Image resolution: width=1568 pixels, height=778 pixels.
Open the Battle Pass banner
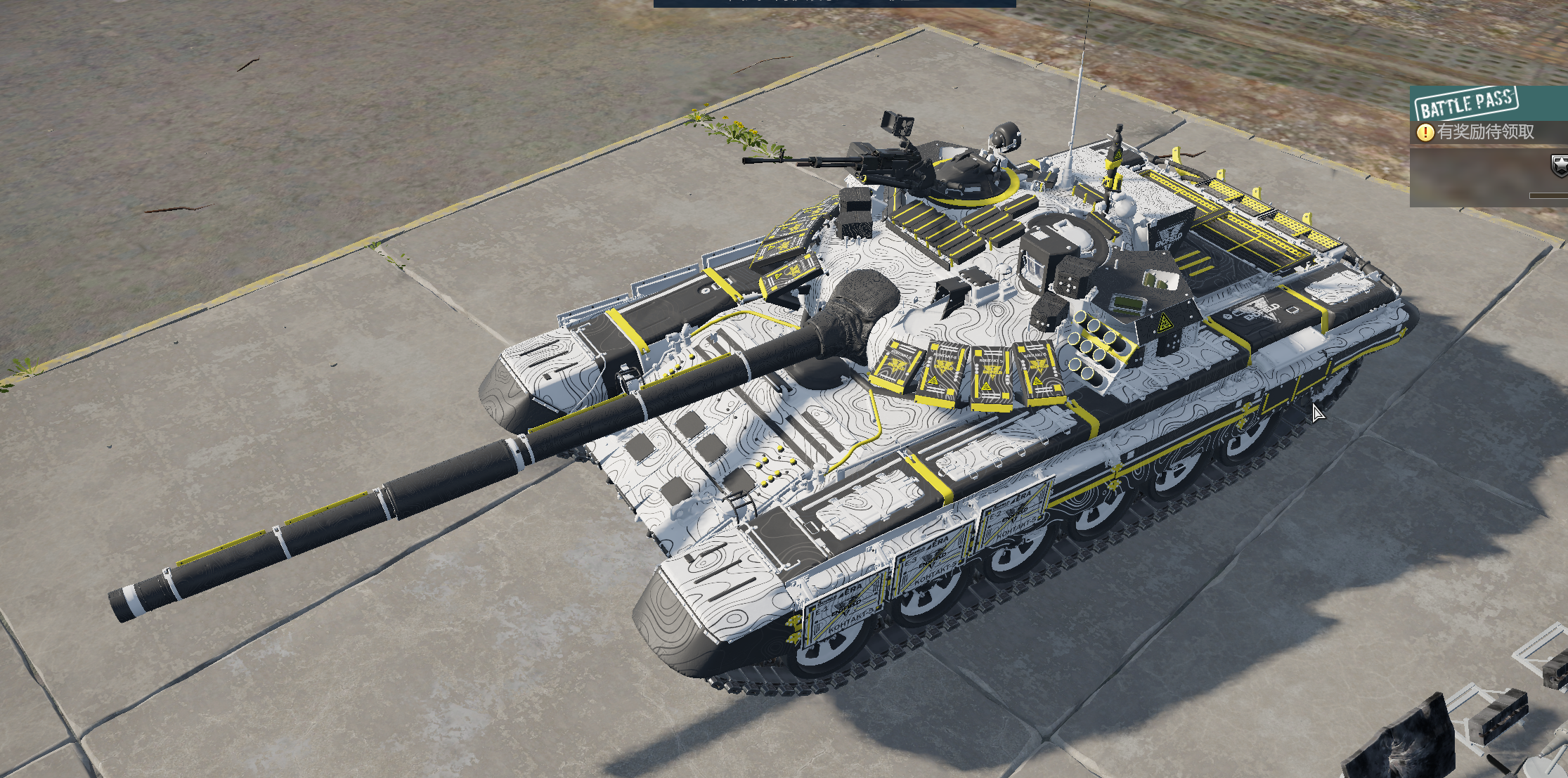point(1466,104)
